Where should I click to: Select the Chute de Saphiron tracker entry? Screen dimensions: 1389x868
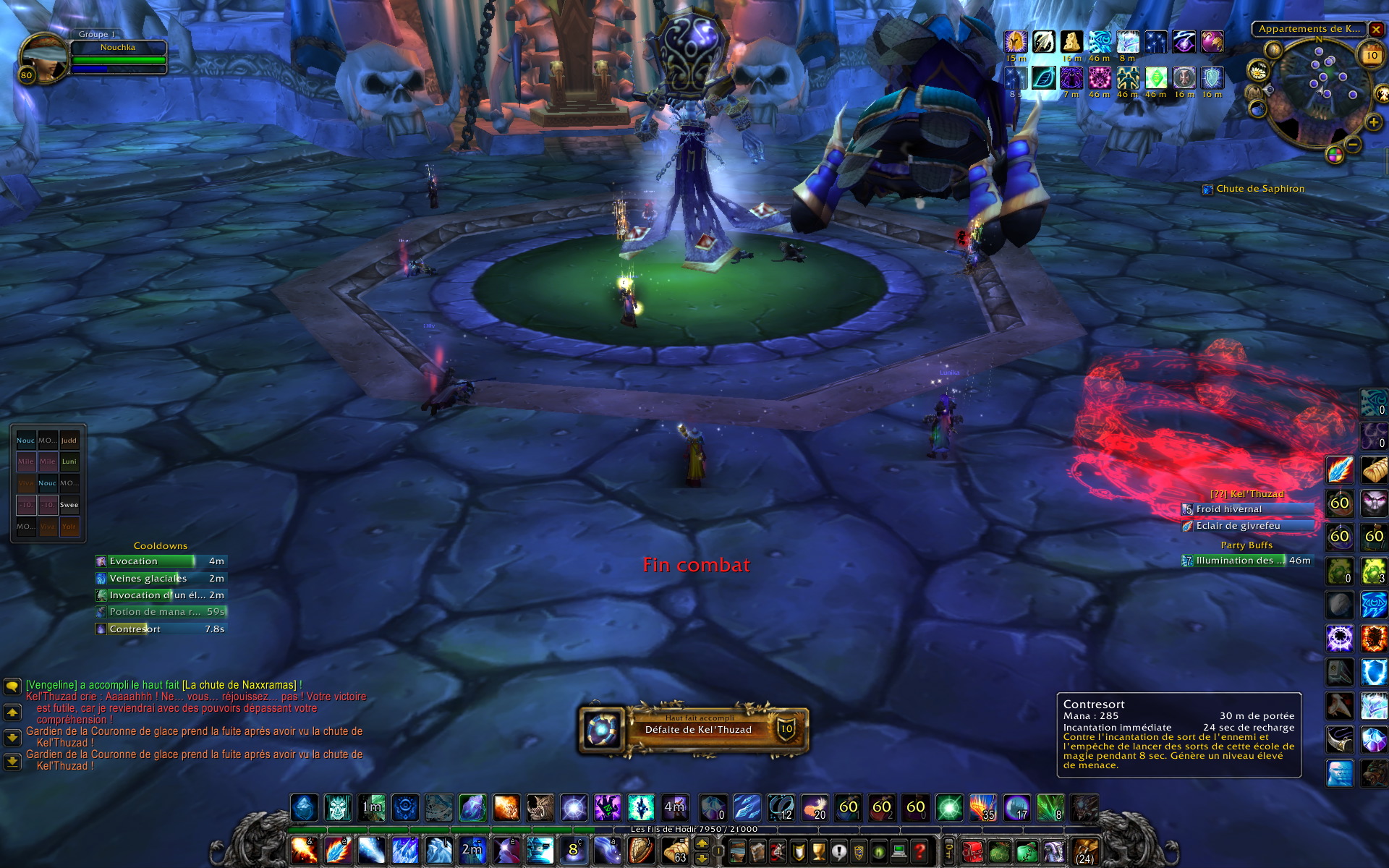[x=1260, y=189]
